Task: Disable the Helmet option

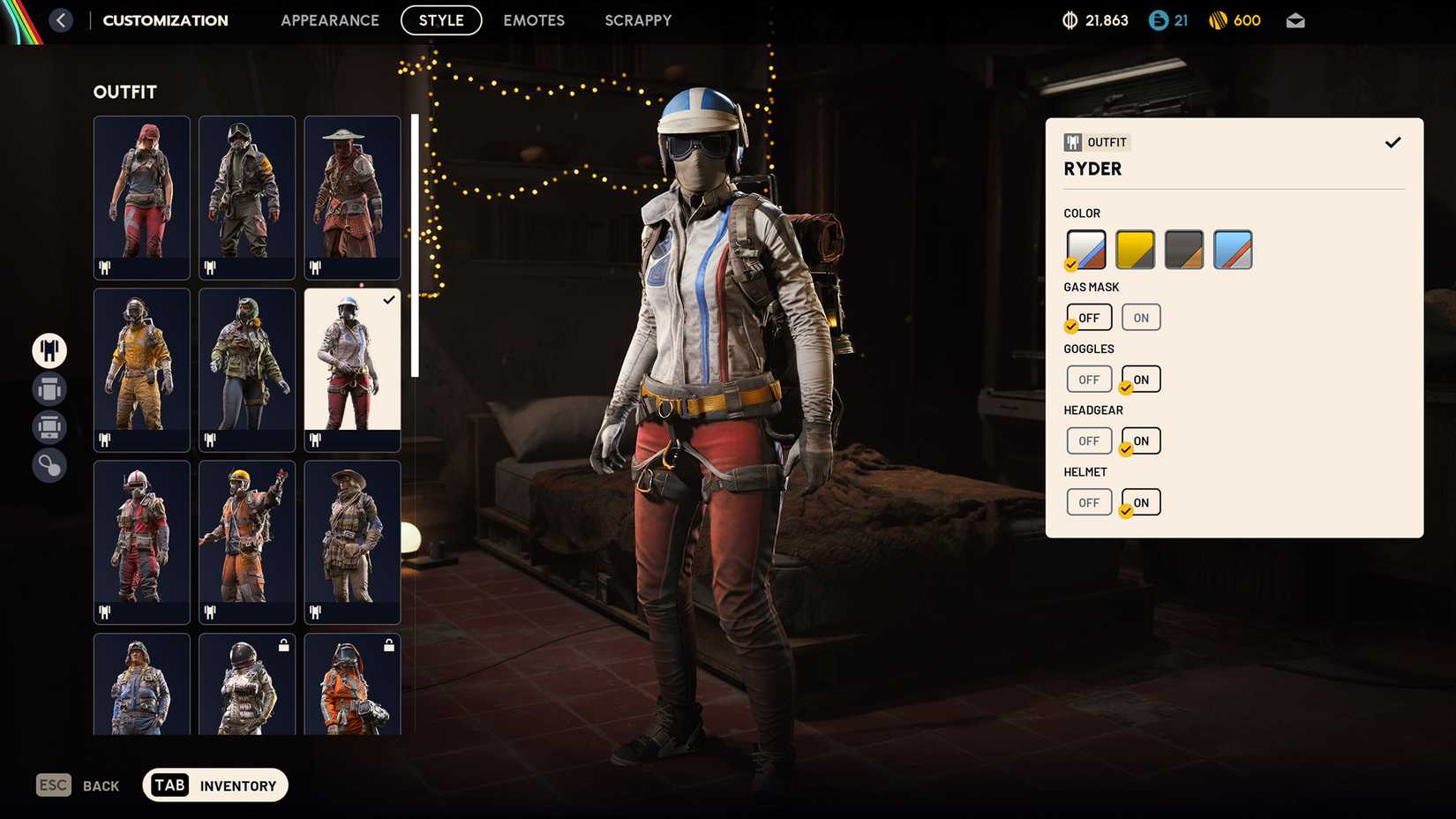Action: pos(1089,501)
